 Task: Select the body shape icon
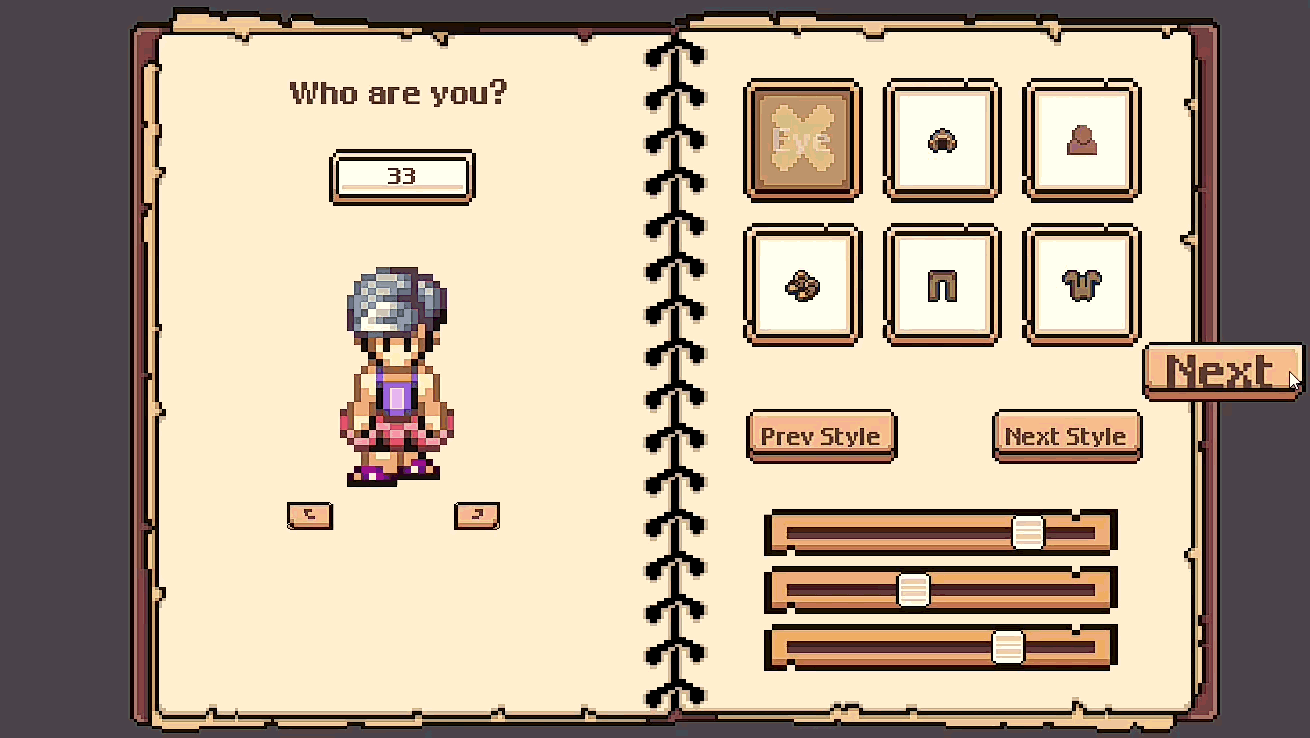pos(1081,138)
